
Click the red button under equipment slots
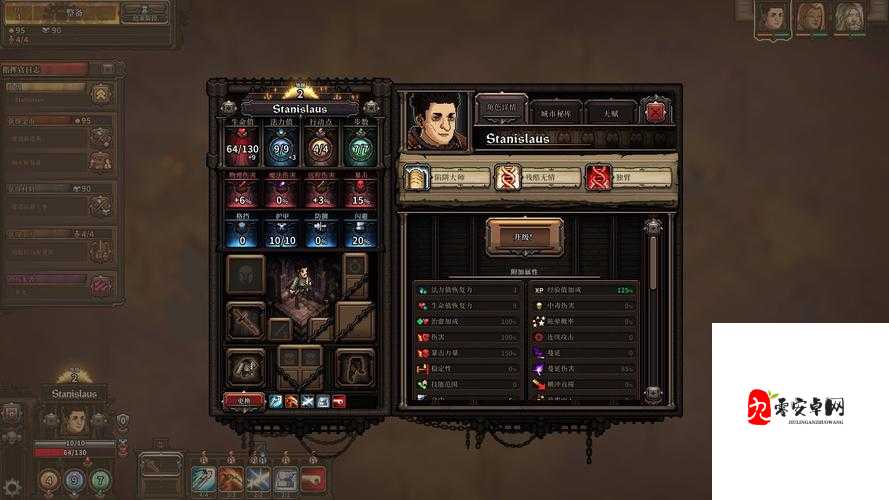(x=243, y=400)
